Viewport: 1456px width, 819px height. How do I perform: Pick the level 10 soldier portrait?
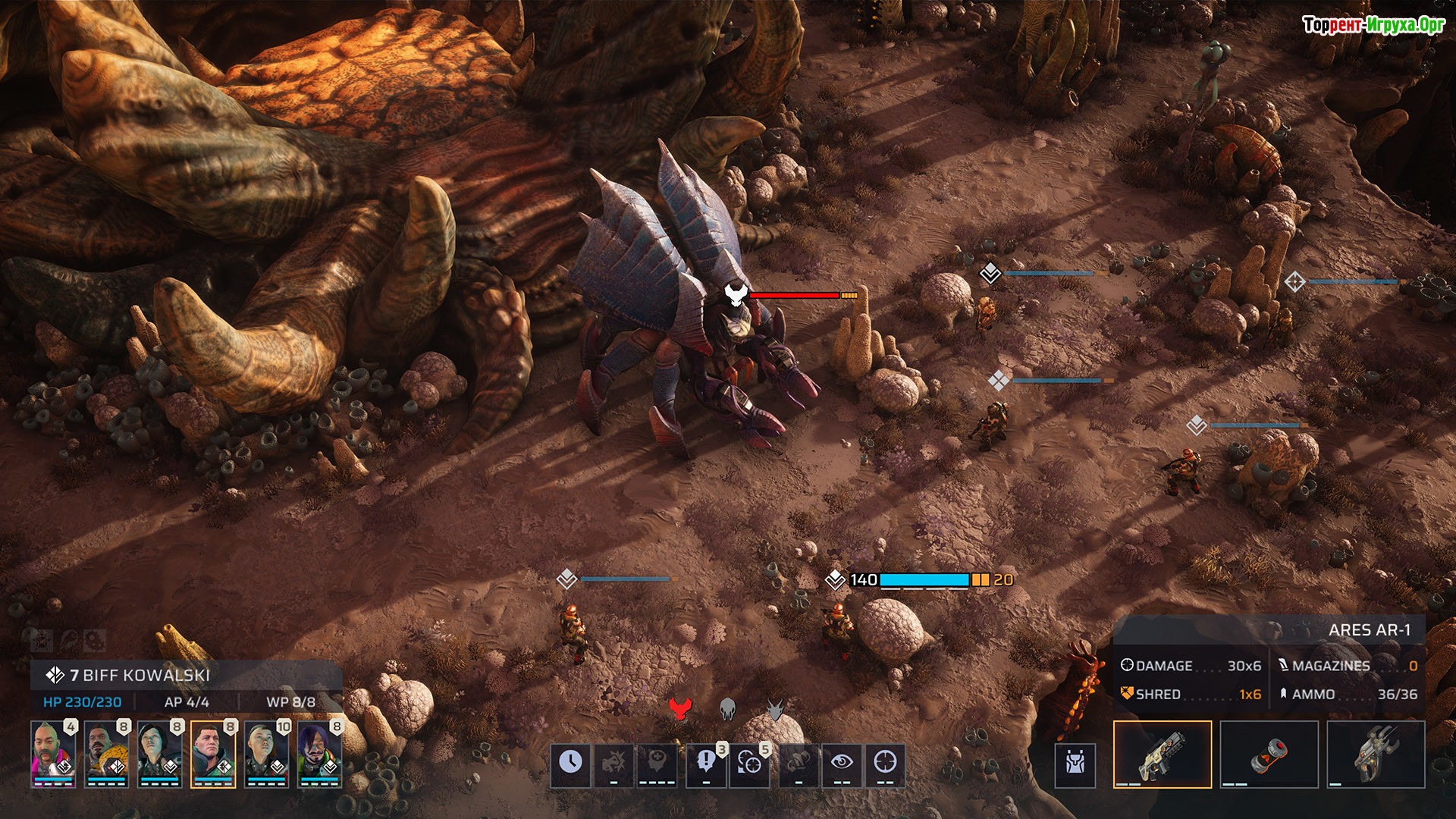pos(266,754)
